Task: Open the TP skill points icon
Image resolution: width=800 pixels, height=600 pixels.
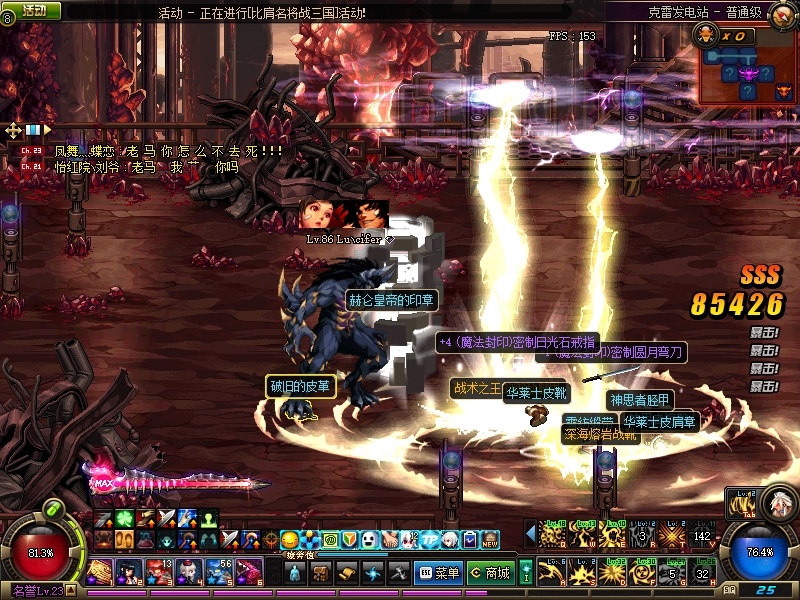Action: 430,540
